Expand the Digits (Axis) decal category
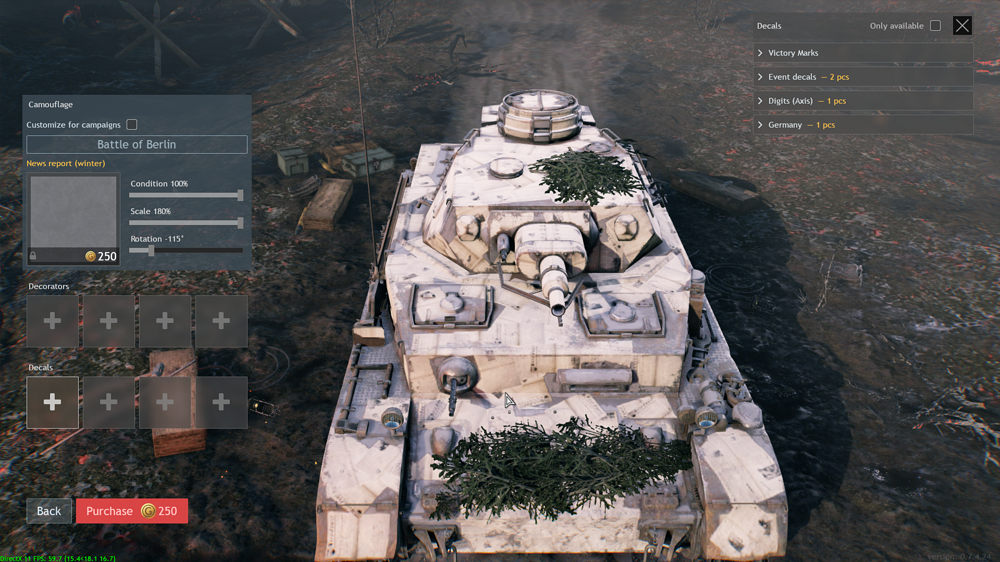This screenshot has height=562, width=1000. [x=863, y=101]
